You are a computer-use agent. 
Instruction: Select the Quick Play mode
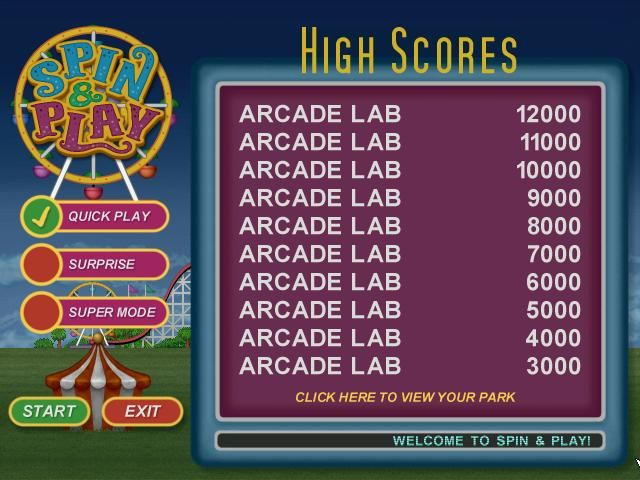(95, 216)
